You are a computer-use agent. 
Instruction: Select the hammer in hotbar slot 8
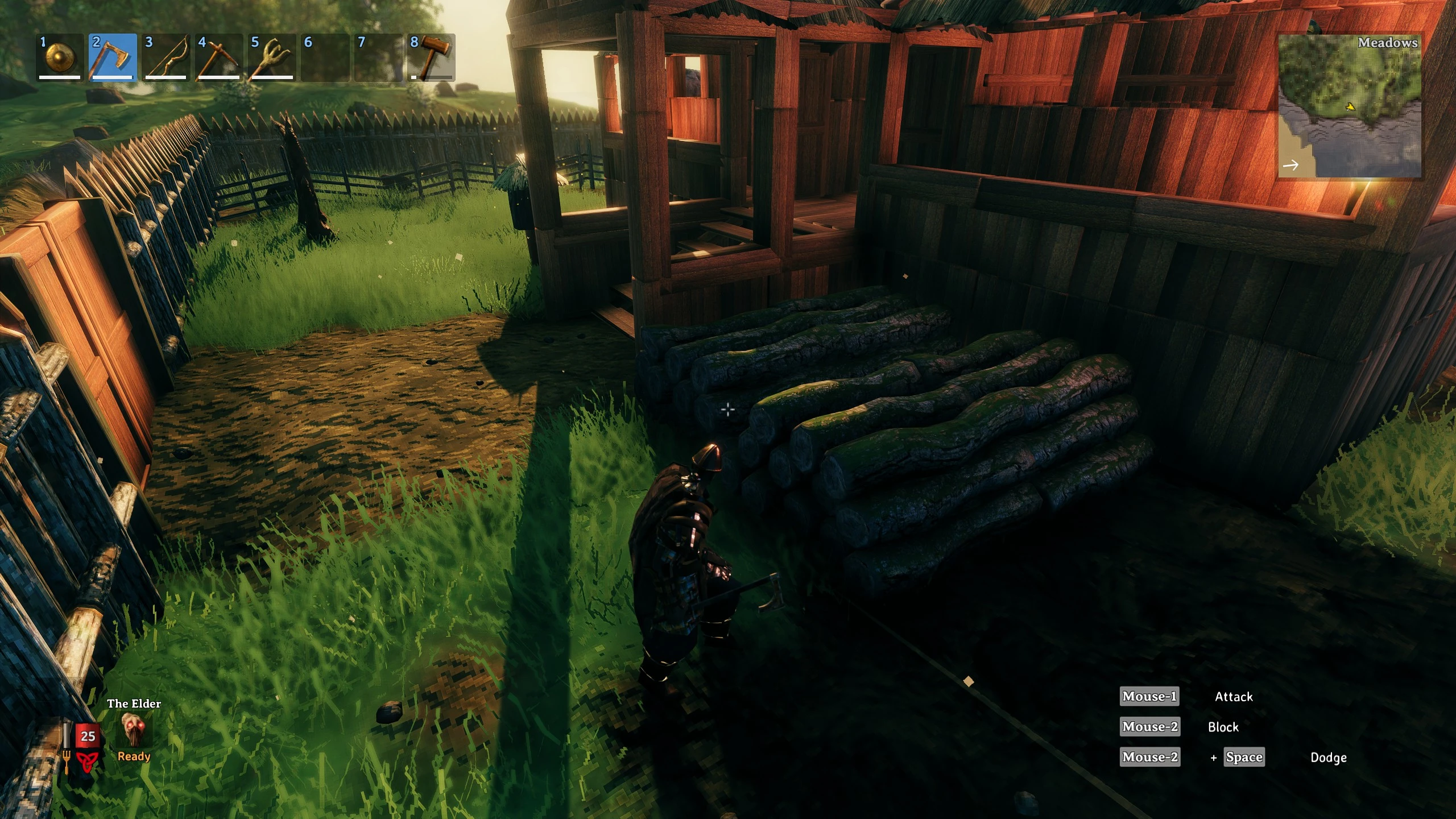click(431, 57)
